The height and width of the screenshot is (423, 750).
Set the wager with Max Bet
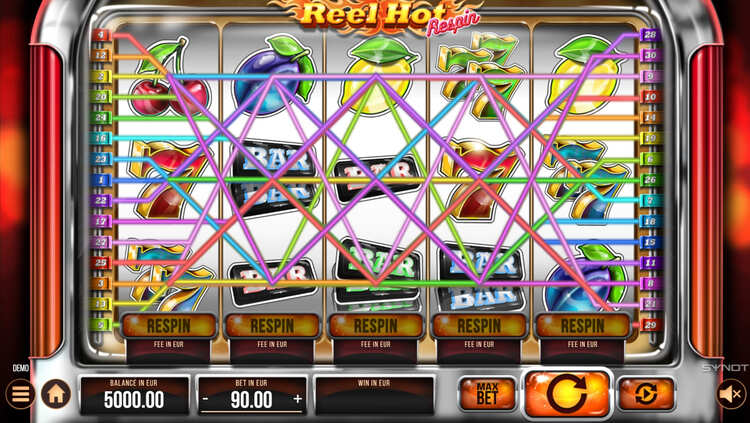coord(487,394)
